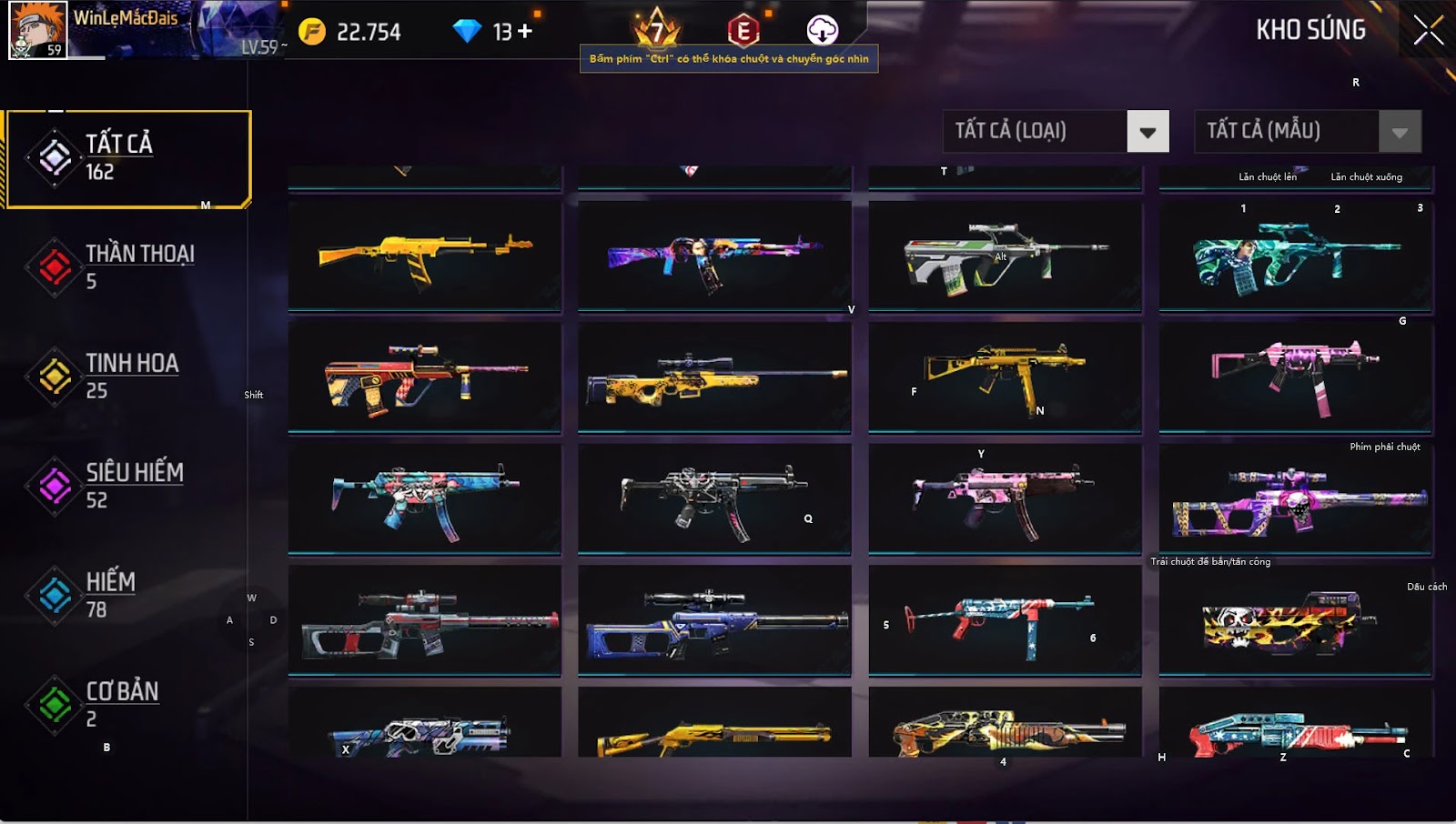The height and width of the screenshot is (824, 1456).
Task: Close the Kho Súng weapon vault
Action: pos(1428,31)
